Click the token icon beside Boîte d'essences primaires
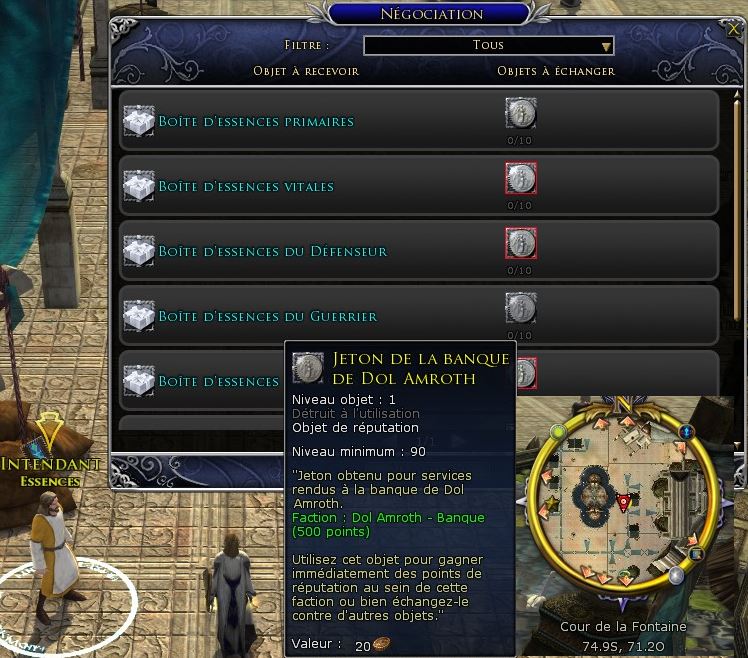748x658 pixels. 520,114
